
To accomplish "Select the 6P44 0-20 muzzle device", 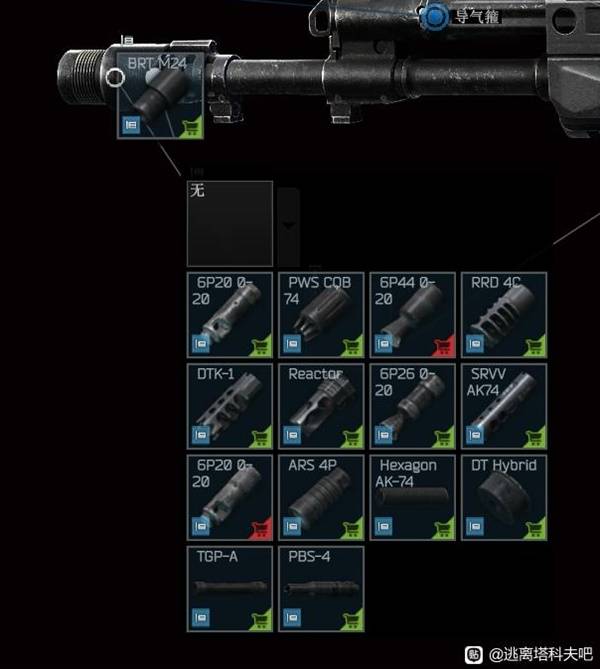I will click(412, 314).
